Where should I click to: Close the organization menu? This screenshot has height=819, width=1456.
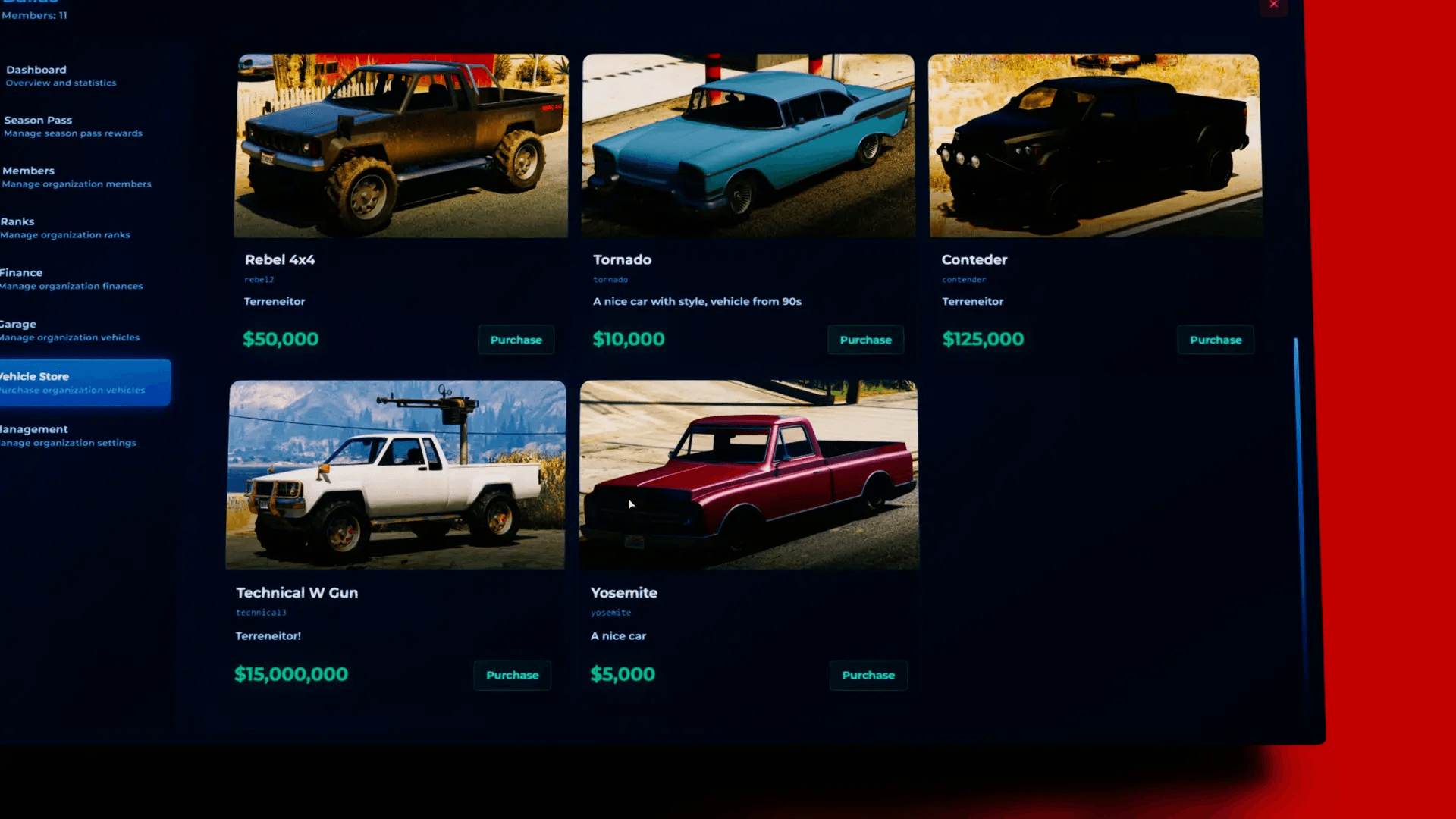pyautogui.click(x=1273, y=5)
